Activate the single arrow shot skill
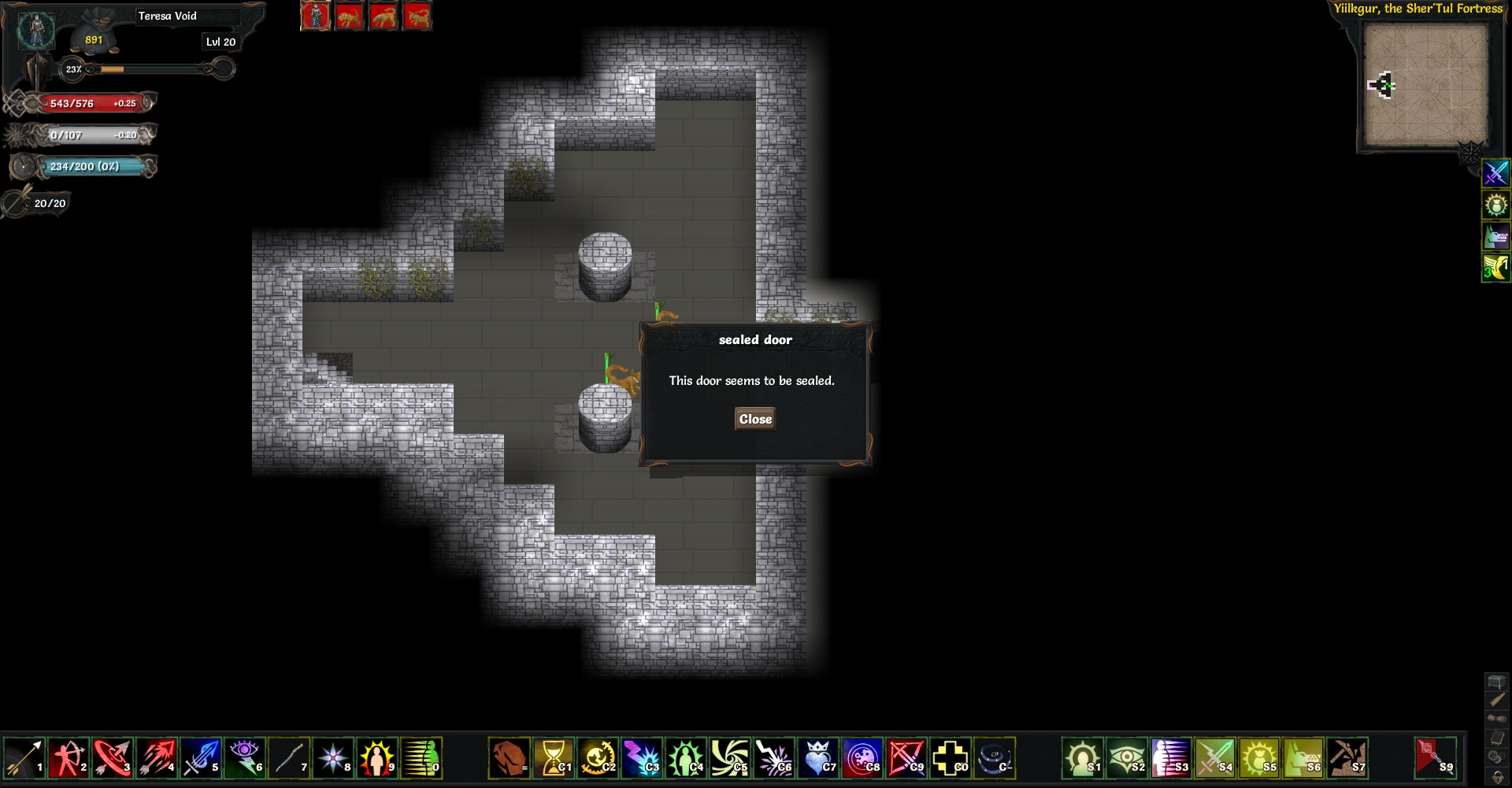 click(x=24, y=758)
